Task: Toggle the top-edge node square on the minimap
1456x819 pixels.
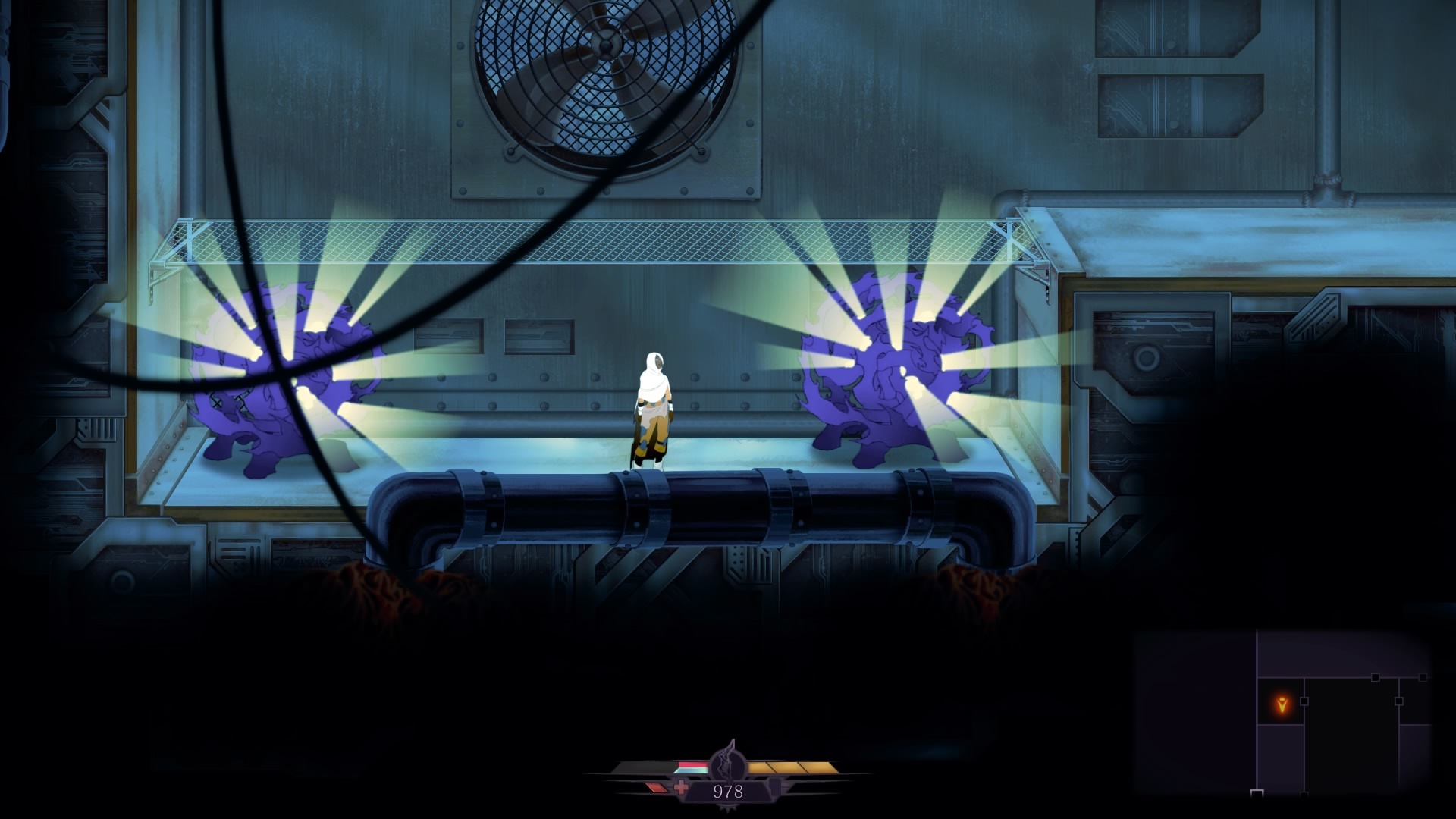Action: [1375, 676]
